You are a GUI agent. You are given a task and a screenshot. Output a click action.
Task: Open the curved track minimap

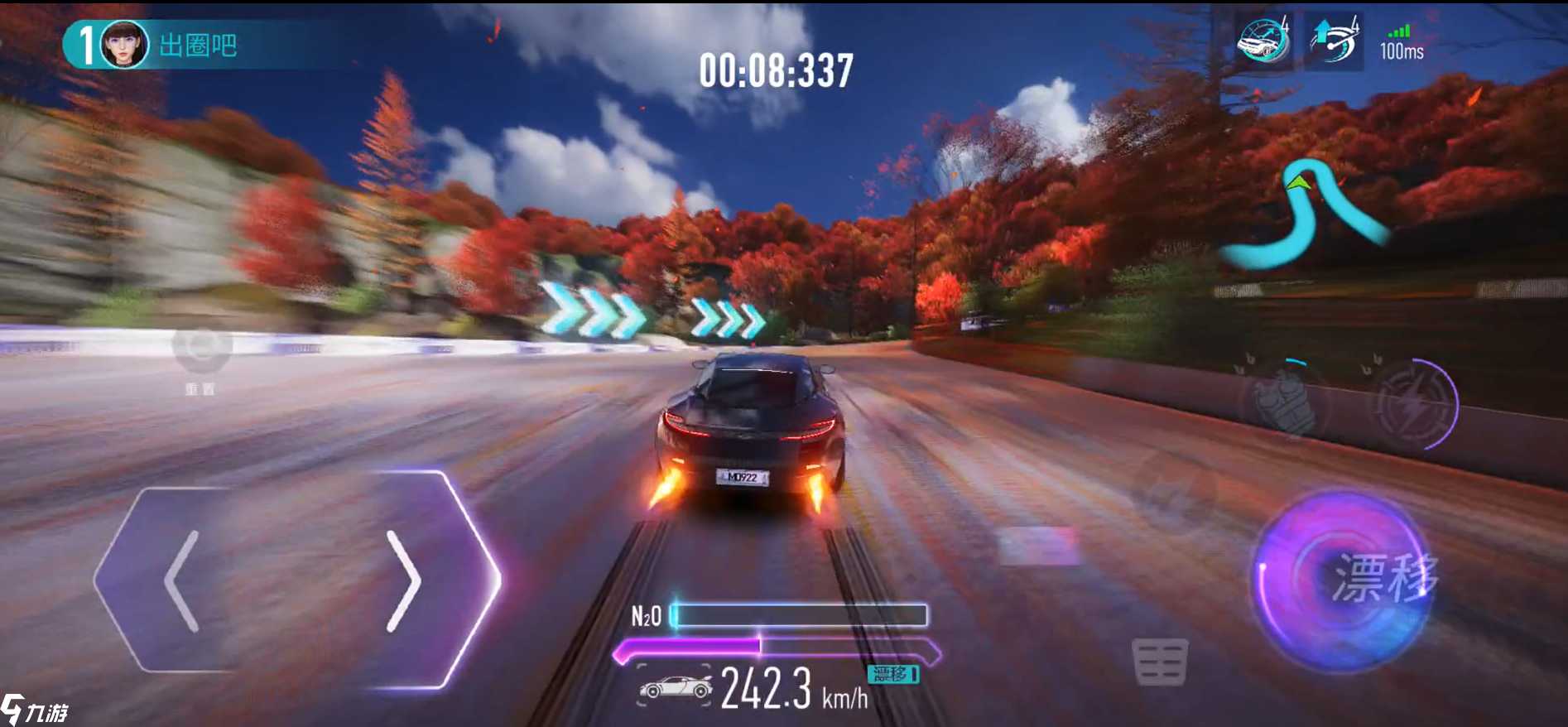(1304, 214)
